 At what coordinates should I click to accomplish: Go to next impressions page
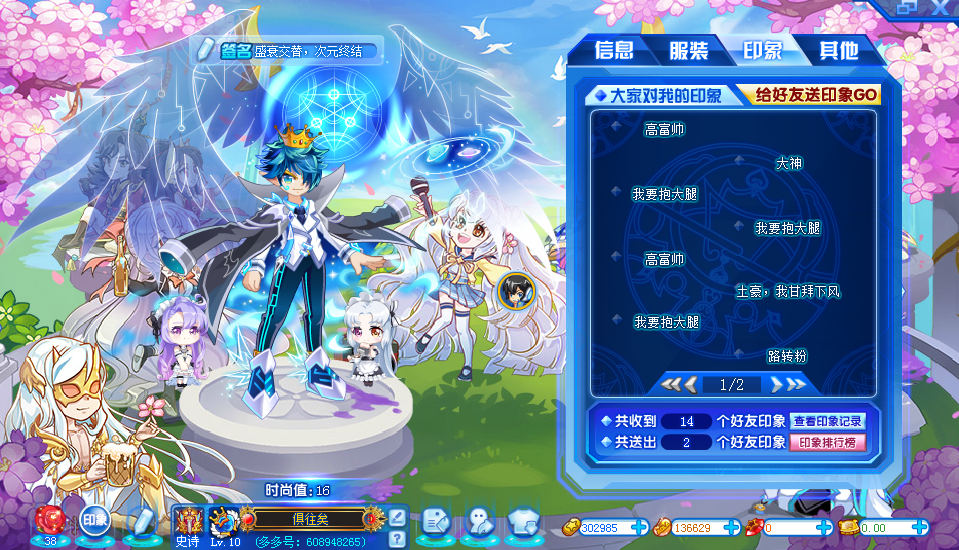775,384
